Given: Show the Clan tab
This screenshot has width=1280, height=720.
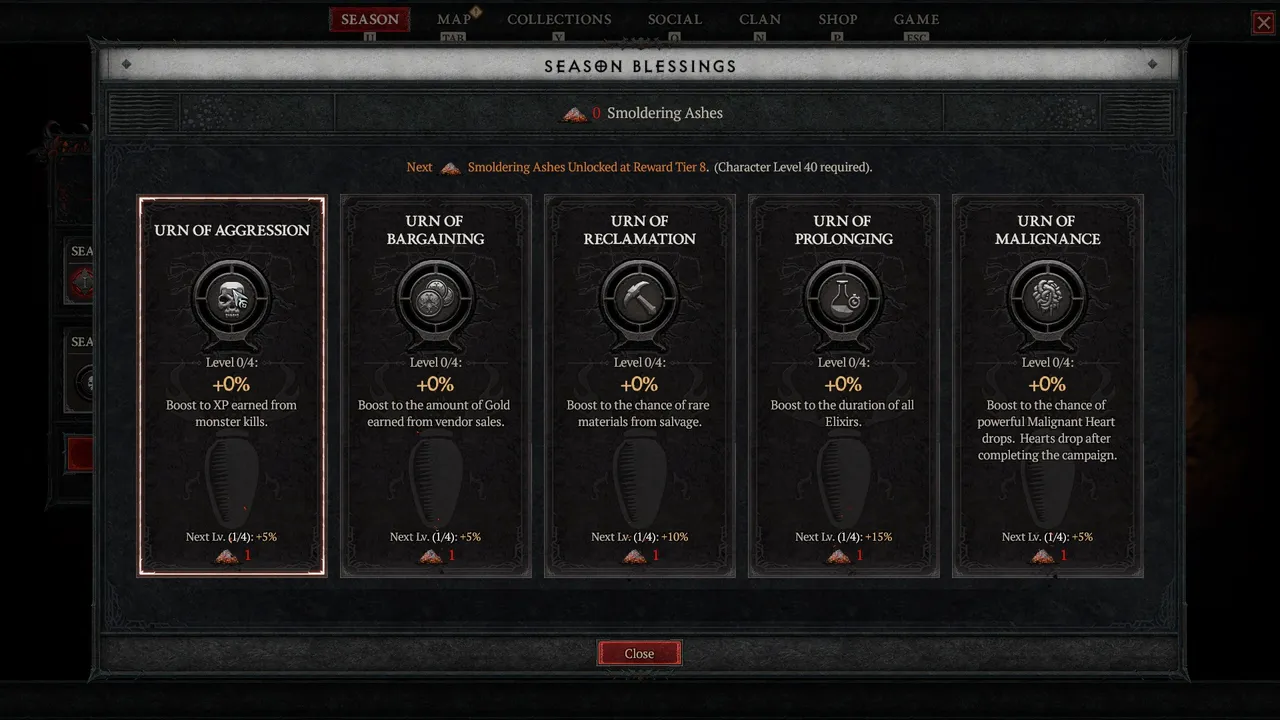Looking at the screenshot, I should coord(760,20).
